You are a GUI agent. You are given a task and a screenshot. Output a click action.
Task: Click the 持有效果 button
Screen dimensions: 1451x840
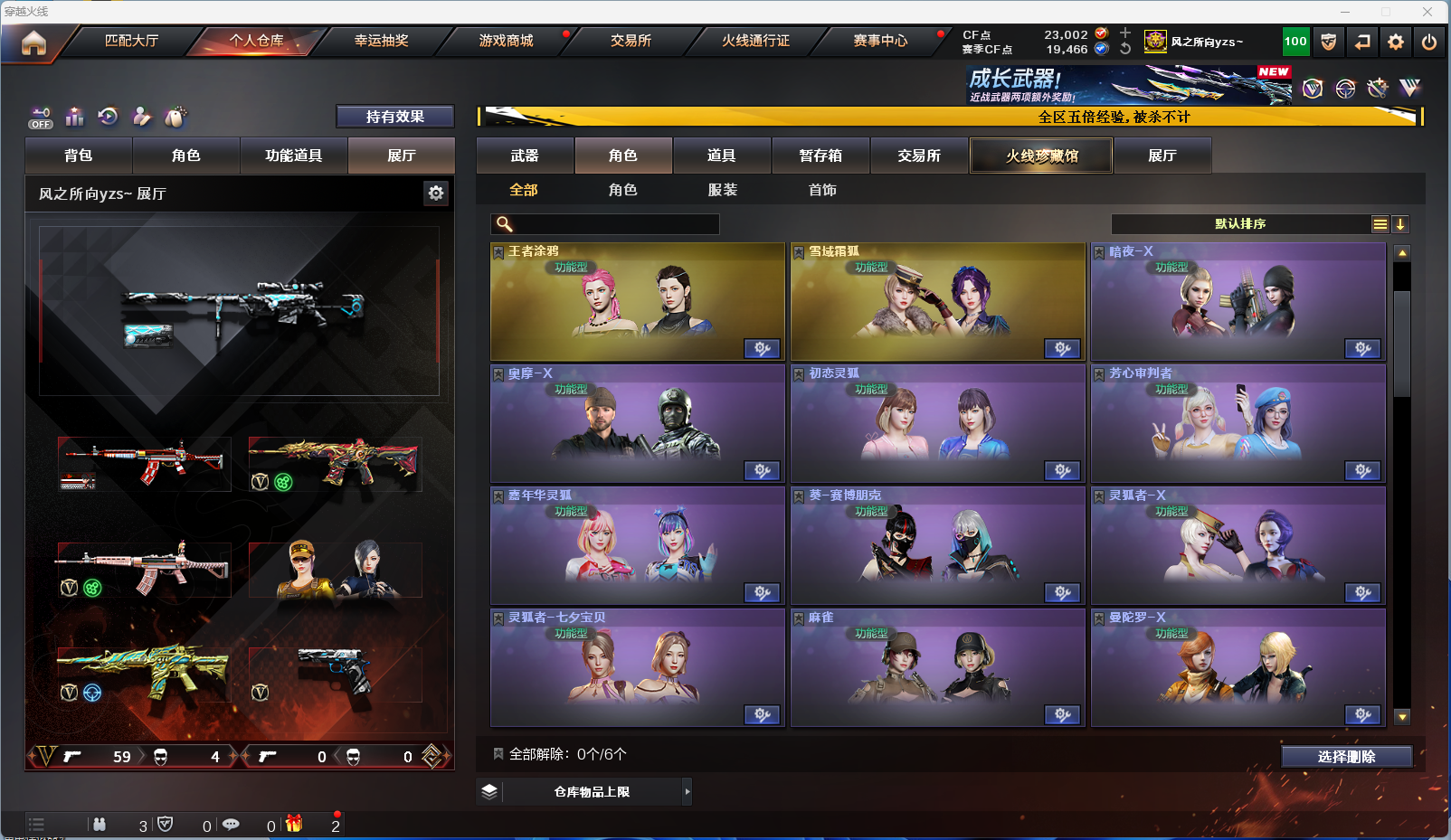(394, 117)
